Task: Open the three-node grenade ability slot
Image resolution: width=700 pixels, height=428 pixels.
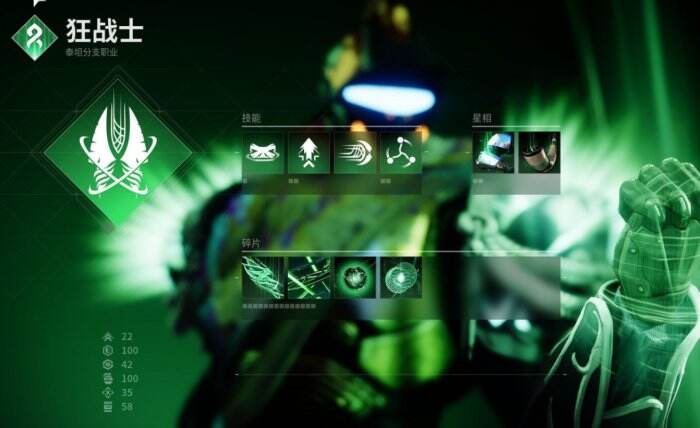Action: (x=401, y=153)
